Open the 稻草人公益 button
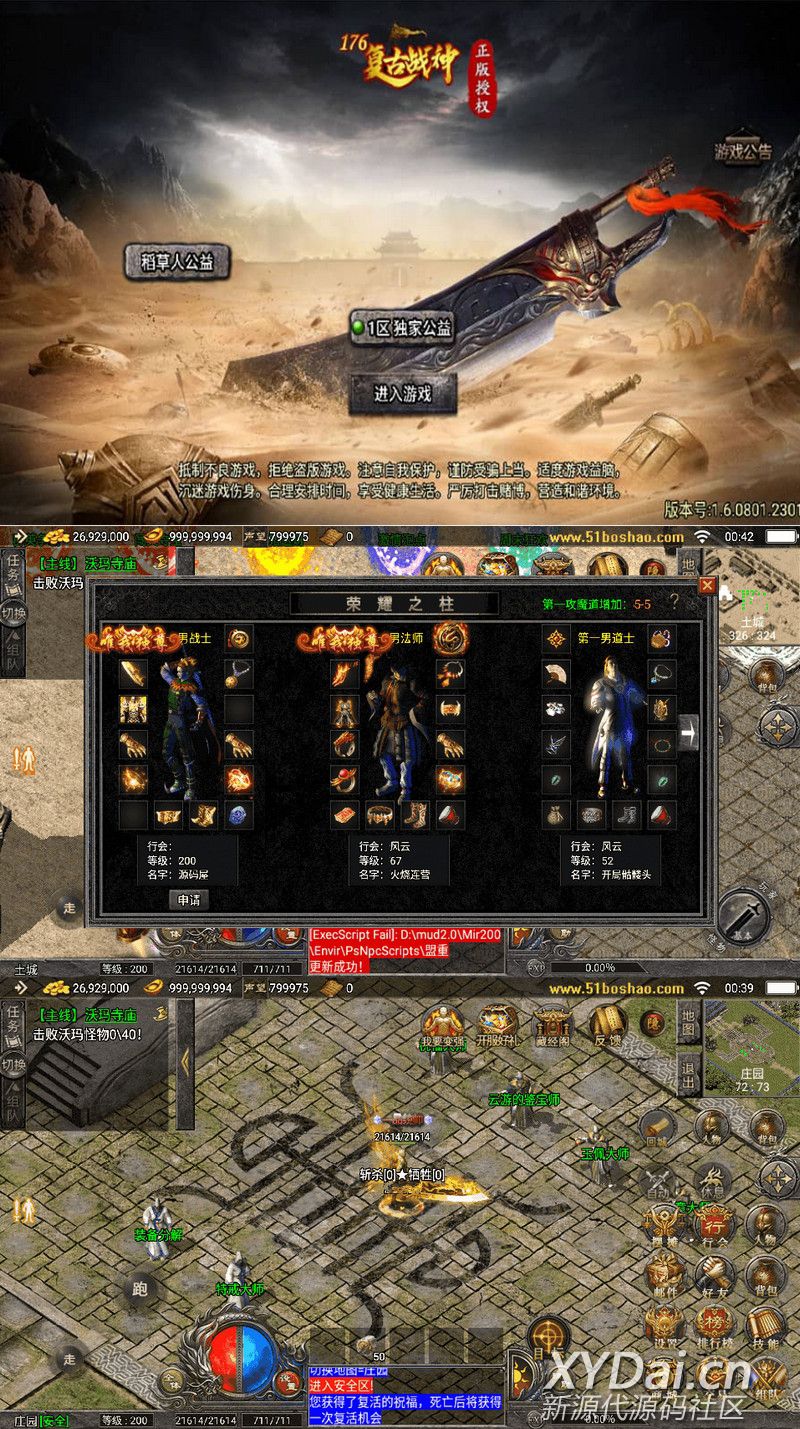The width and height of the screenshot is (800, 1429). click(177, 262)
